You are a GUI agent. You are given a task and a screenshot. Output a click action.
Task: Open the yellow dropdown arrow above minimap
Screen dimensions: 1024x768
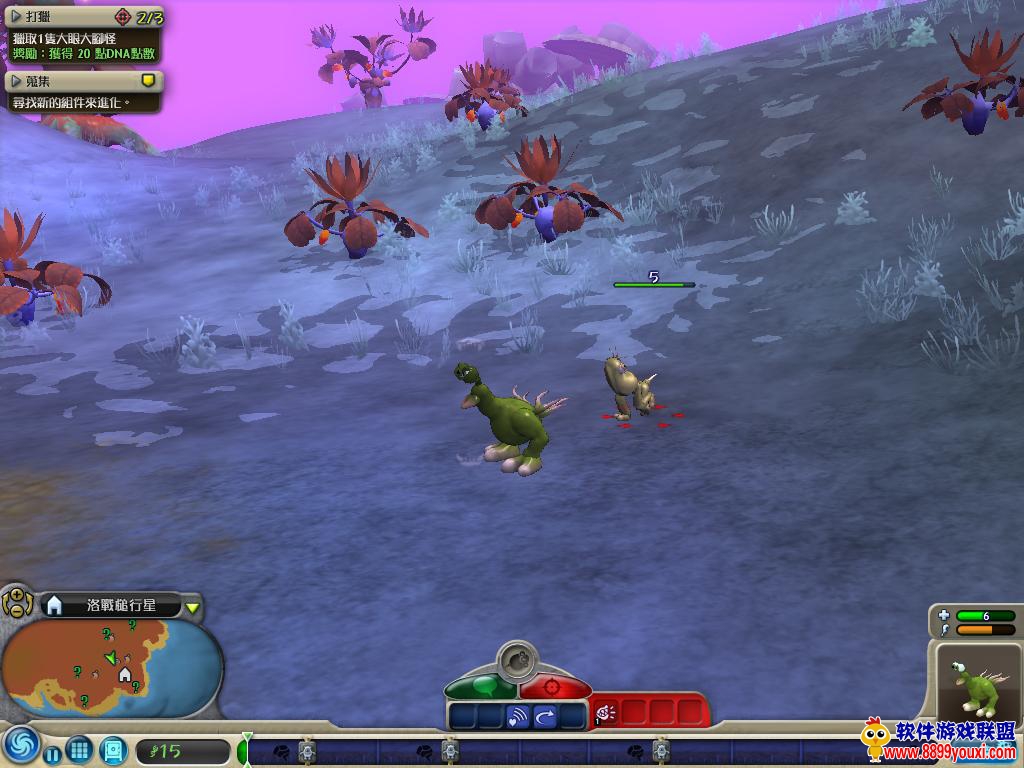tap(193, 606)
